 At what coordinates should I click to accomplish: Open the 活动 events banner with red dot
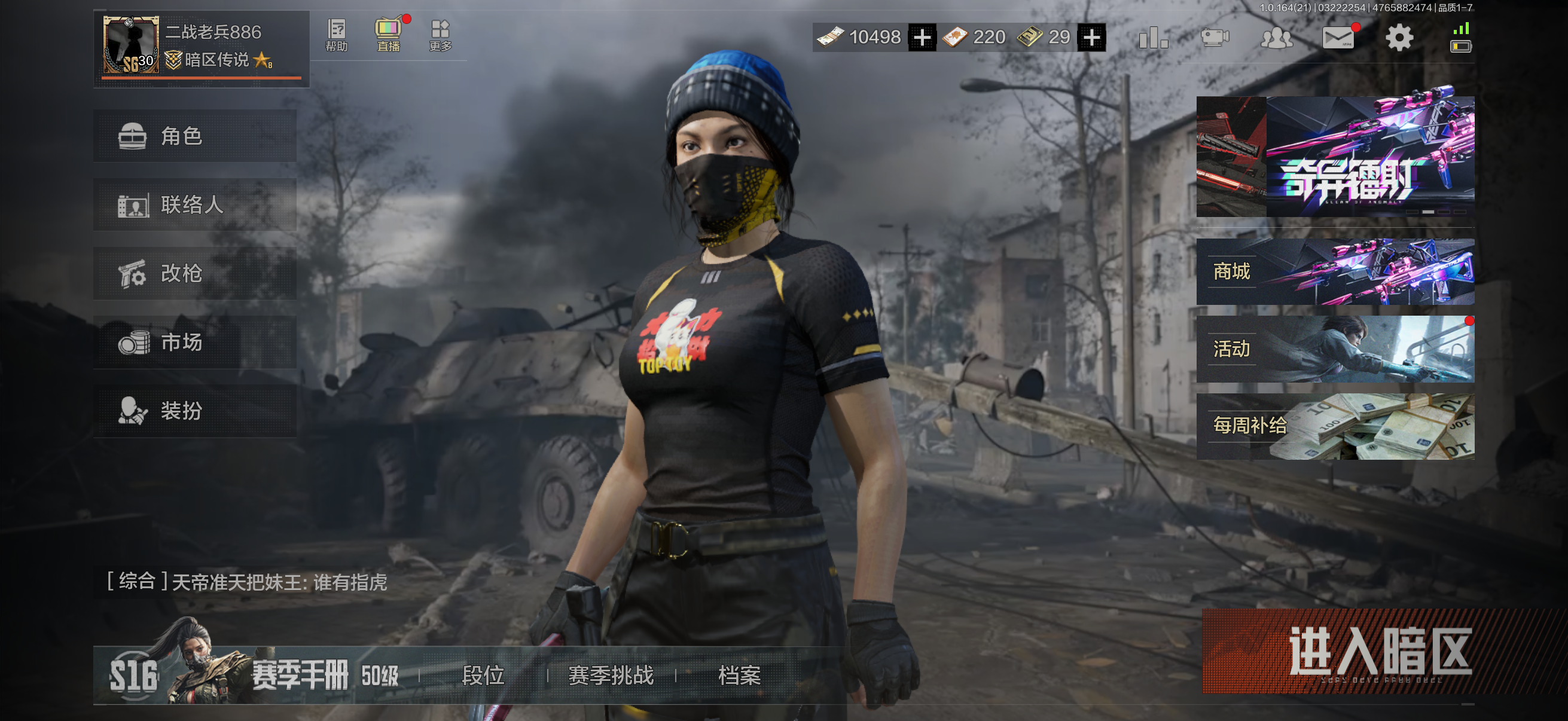[1337, 349]
